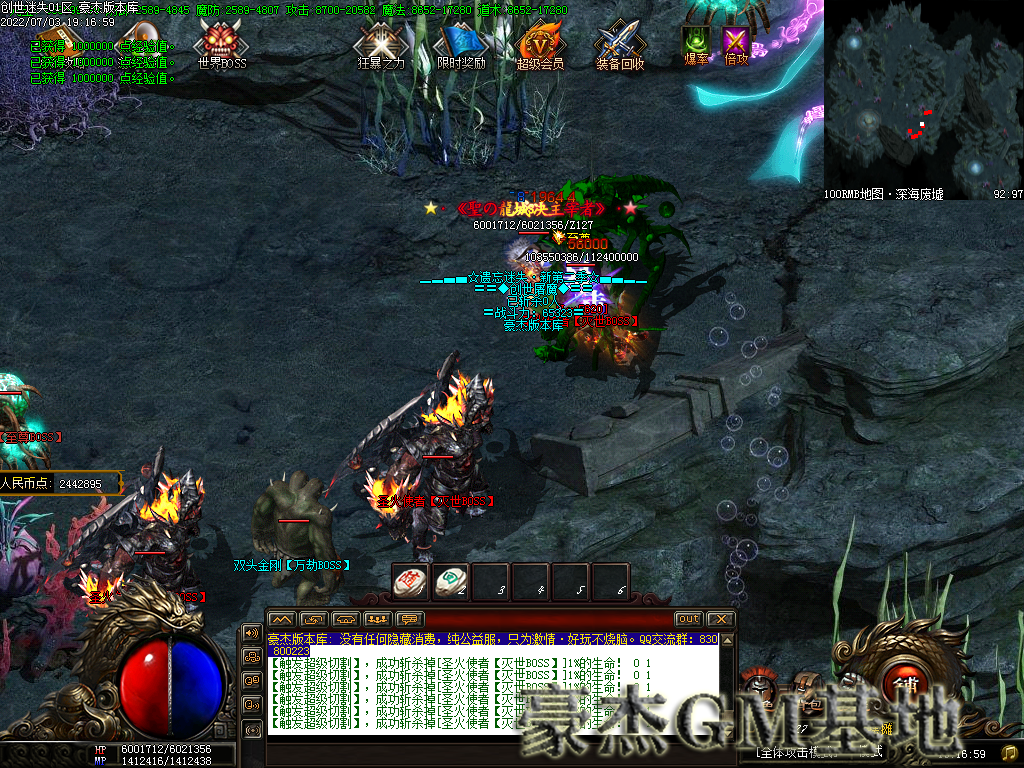Click the green 爆率 buff icon

(x=696, y=40)
